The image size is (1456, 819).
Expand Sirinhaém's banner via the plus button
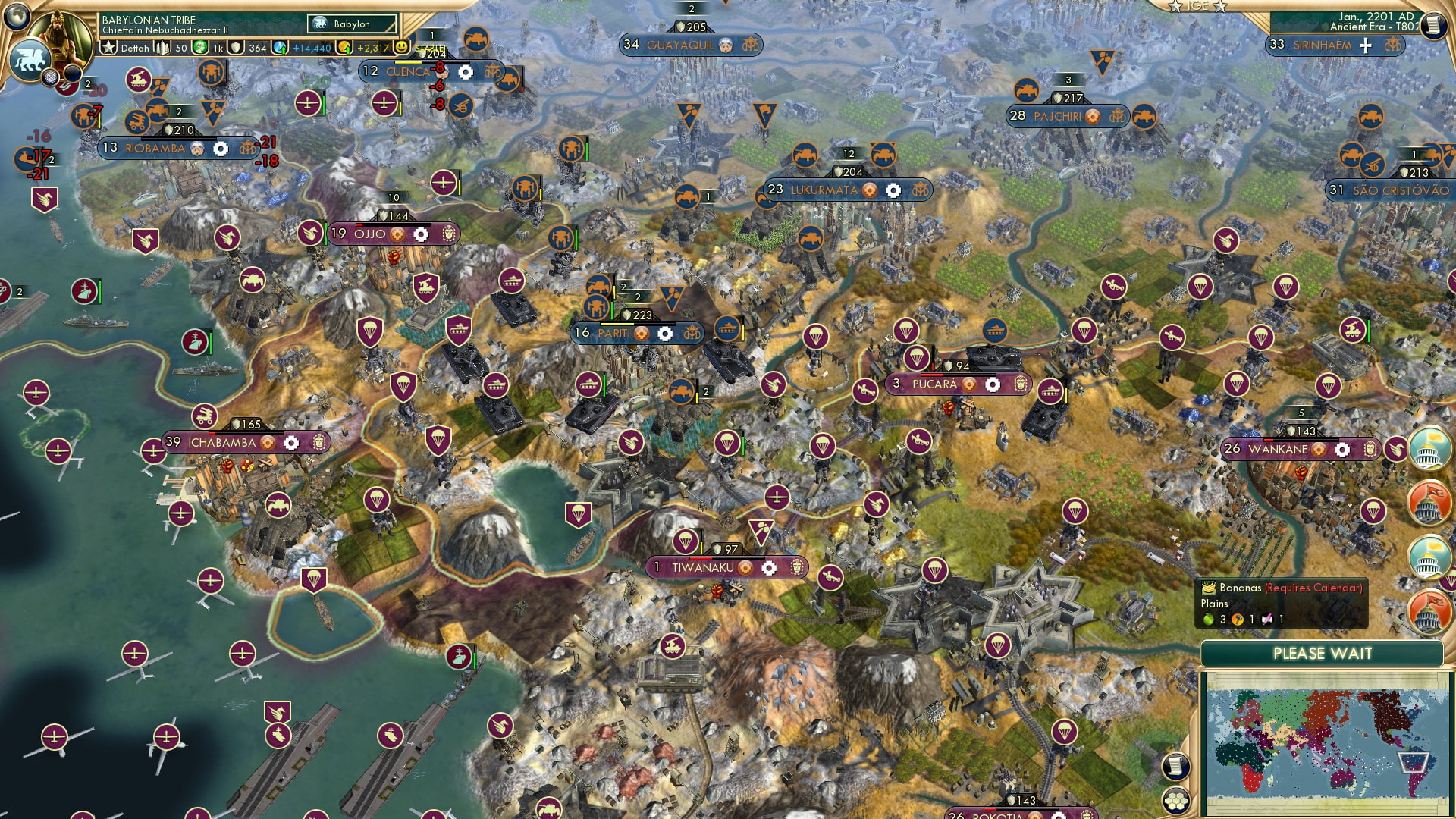click(1366, 45)
